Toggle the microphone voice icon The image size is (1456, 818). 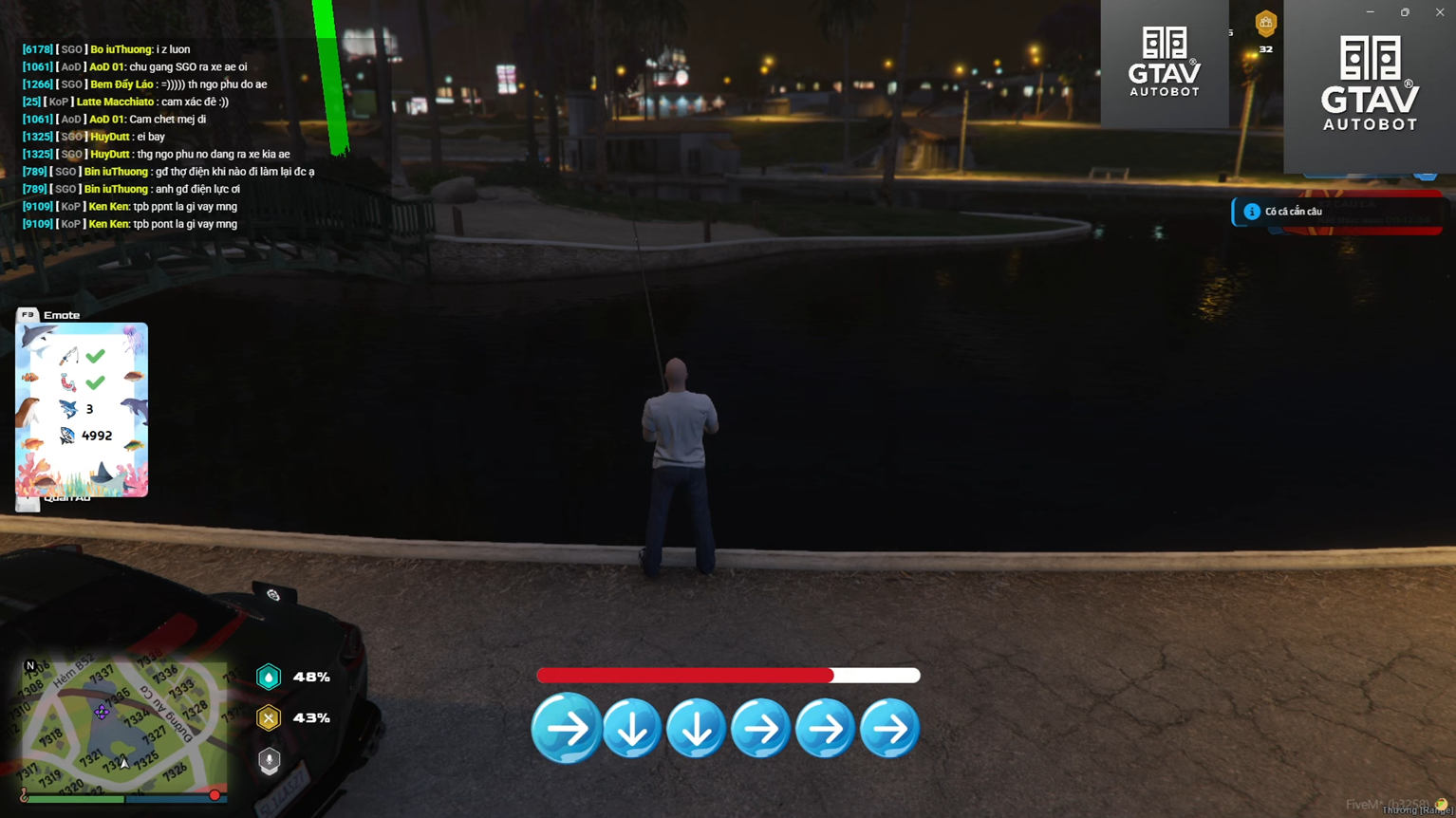click(270, 760)
